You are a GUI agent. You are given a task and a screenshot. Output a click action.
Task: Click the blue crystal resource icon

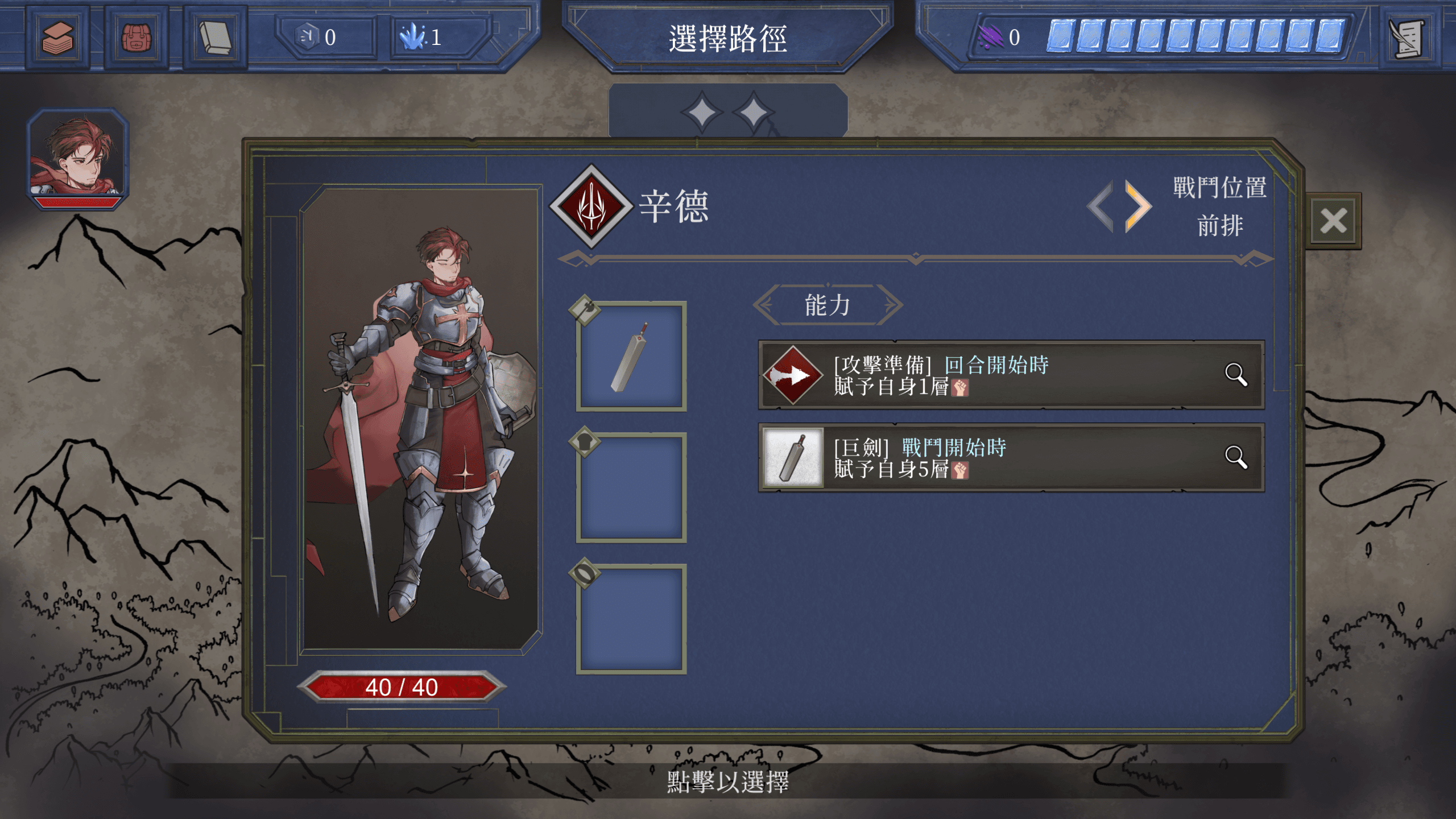(x=412, y=37)
